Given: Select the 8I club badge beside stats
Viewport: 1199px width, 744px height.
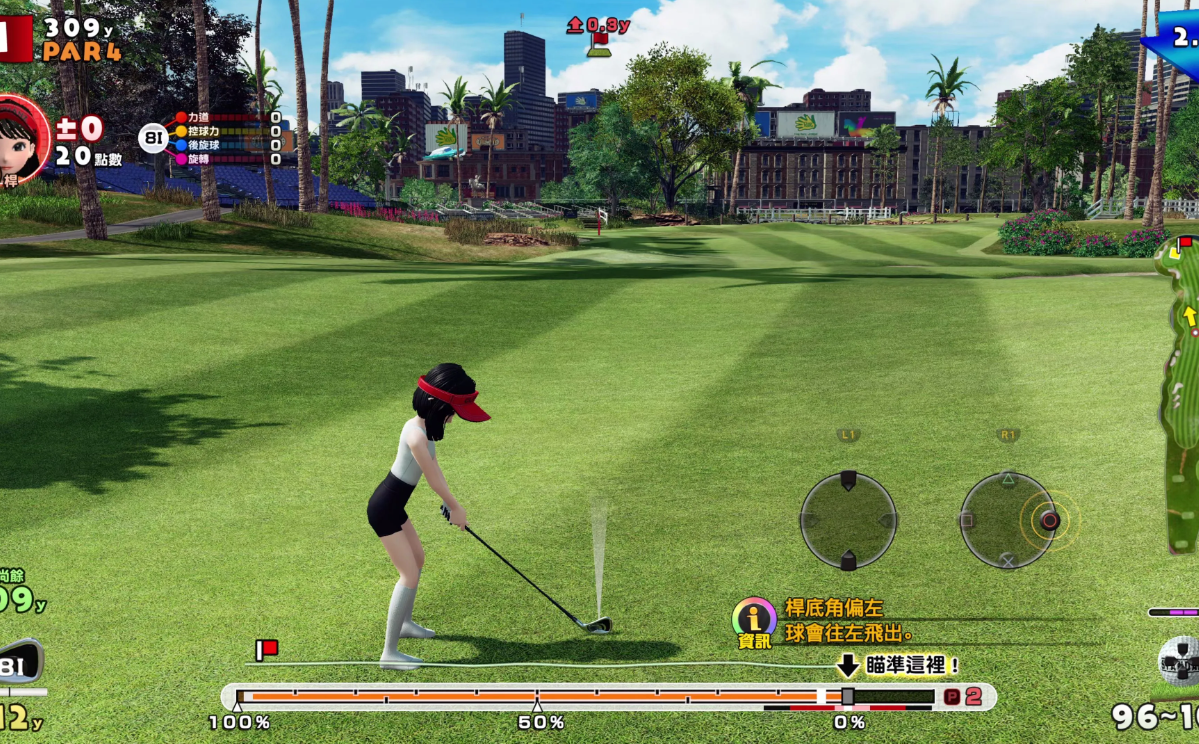Looking at the screenshot, I should pos(153,137).
